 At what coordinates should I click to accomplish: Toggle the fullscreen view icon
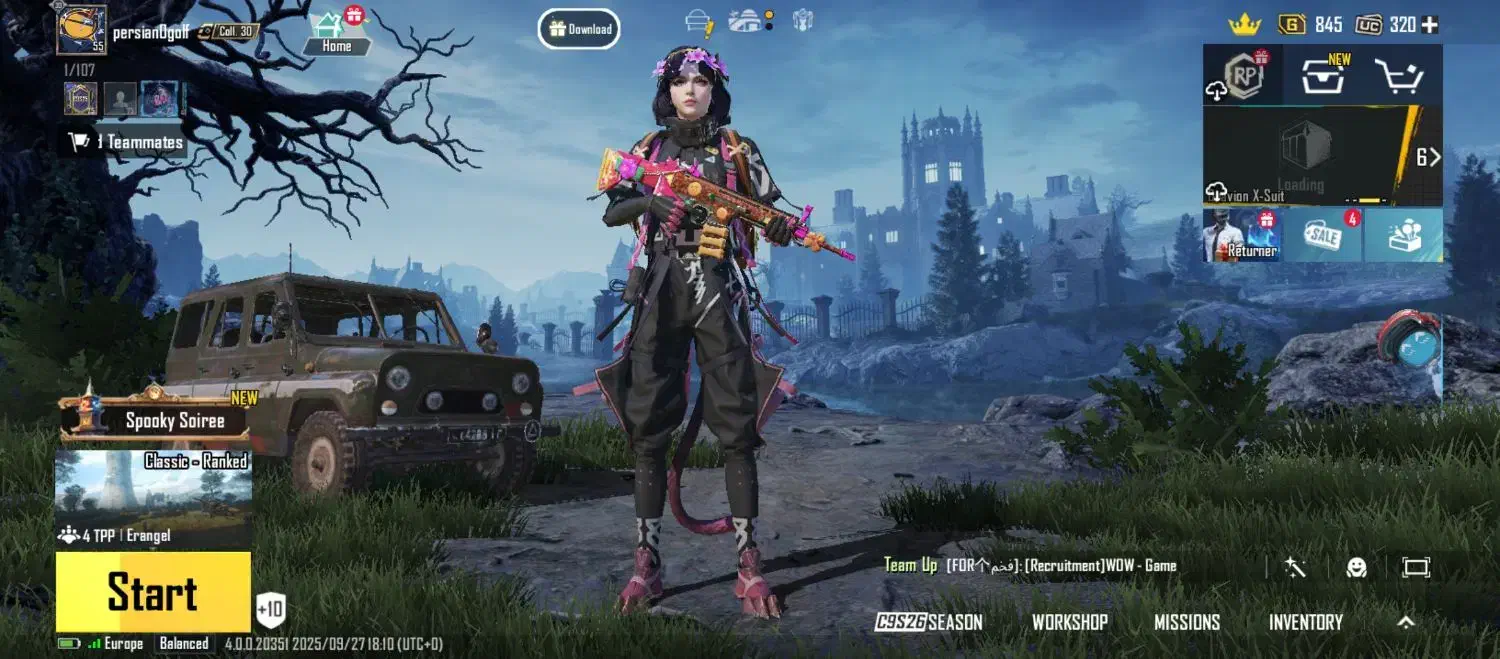1416,567
